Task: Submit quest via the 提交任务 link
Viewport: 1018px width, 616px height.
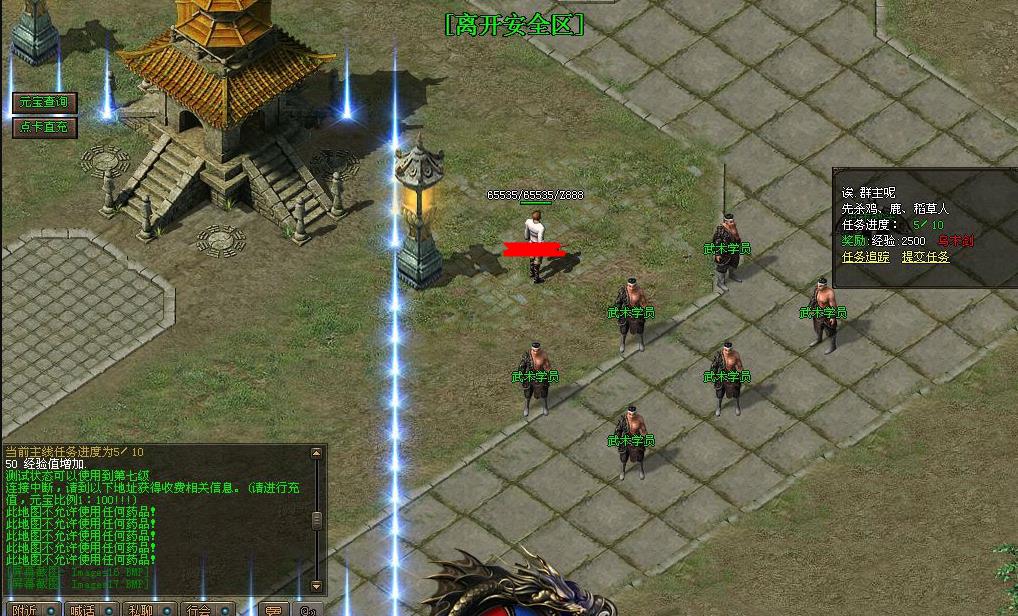Action: point(925,257)
